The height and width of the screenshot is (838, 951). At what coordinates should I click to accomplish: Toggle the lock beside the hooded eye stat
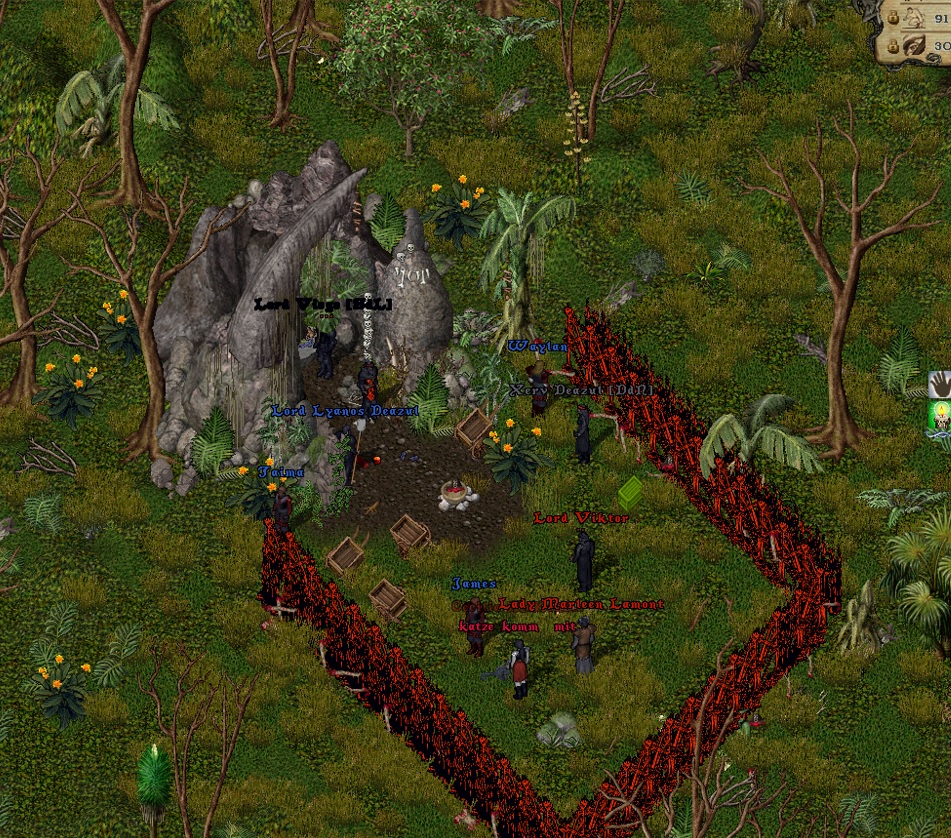tap(892, 47)
